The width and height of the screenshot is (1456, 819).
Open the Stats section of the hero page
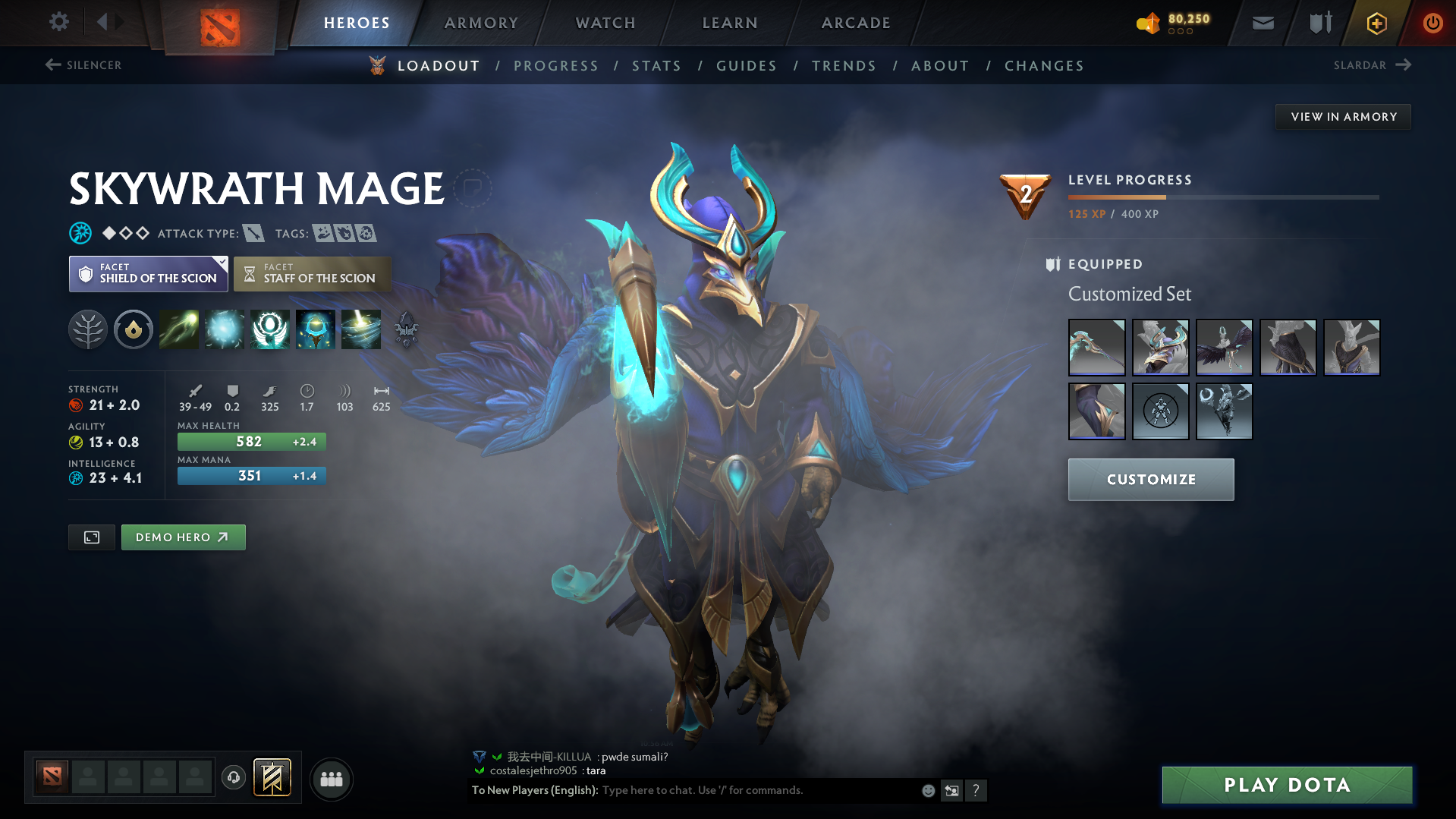656,66
